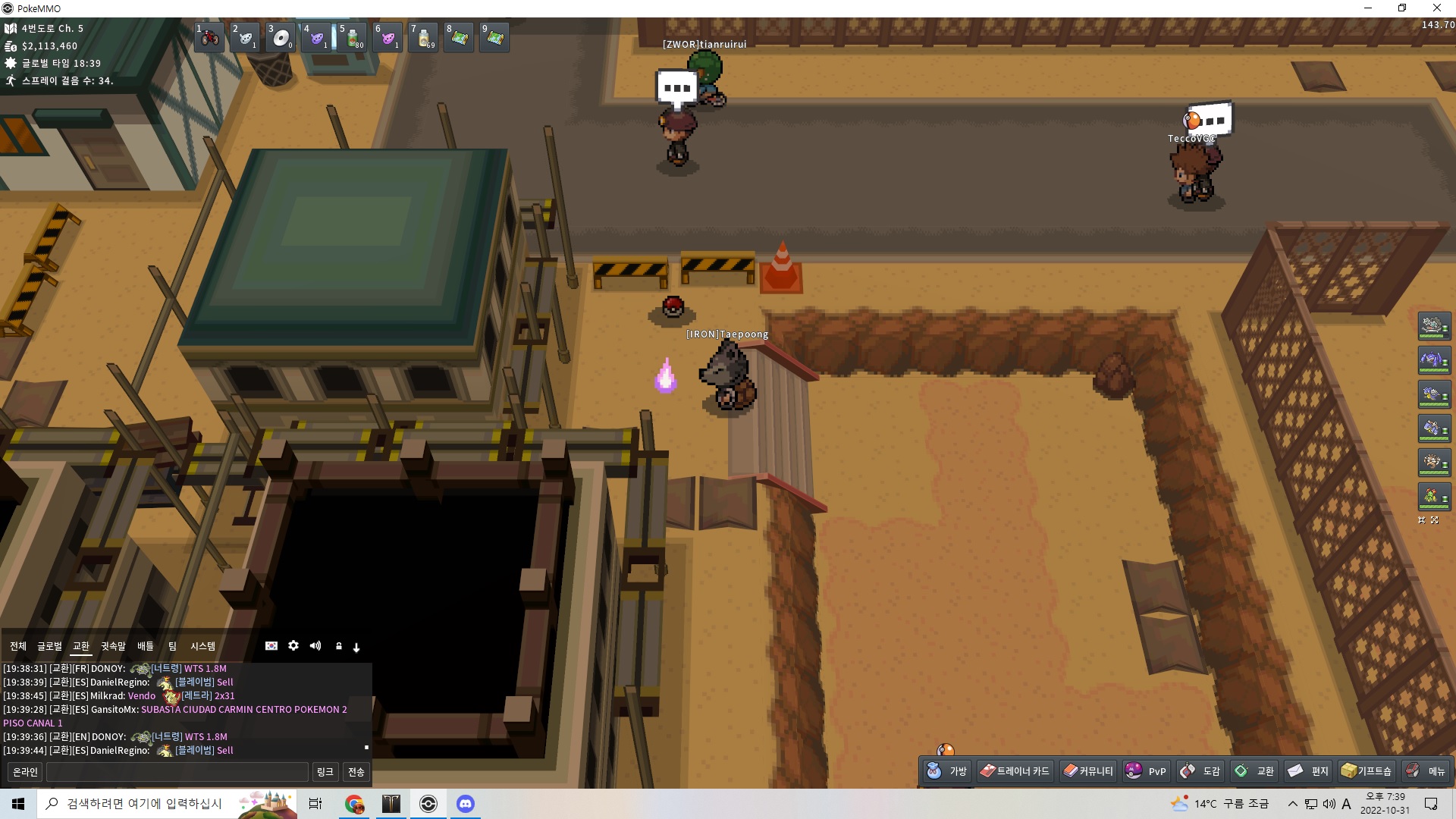Open the Pokédex (도감)
The image size is (1456, 819).
[x=1200, y=771]
